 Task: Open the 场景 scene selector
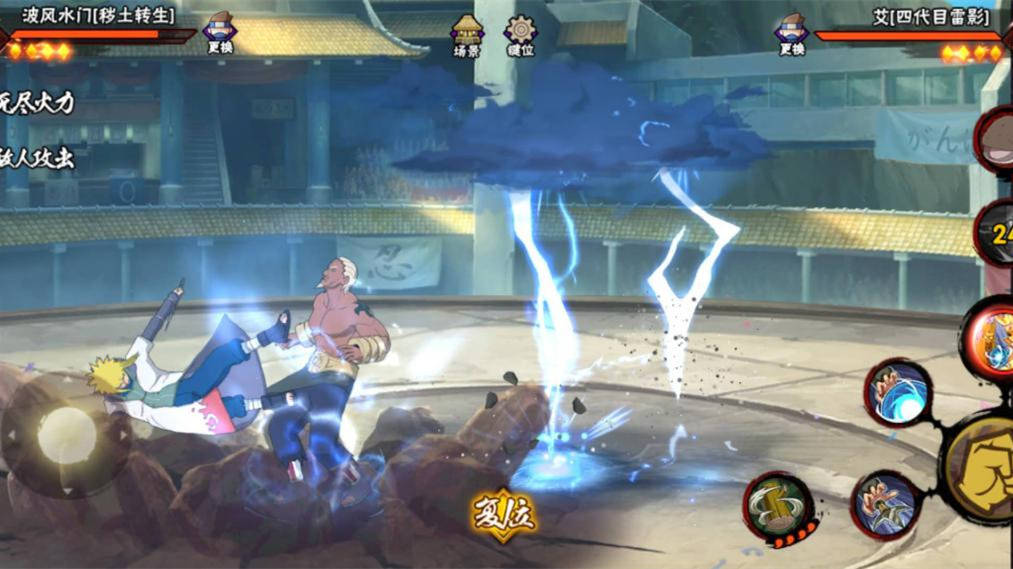pyautogui.click(x=466, y=35)
